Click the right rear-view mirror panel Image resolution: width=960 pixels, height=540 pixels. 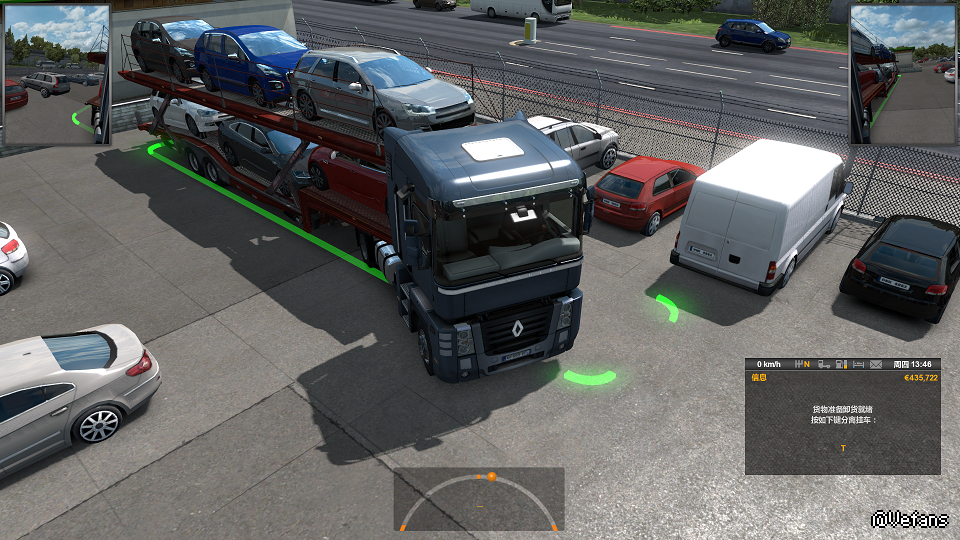click(903, 74)
